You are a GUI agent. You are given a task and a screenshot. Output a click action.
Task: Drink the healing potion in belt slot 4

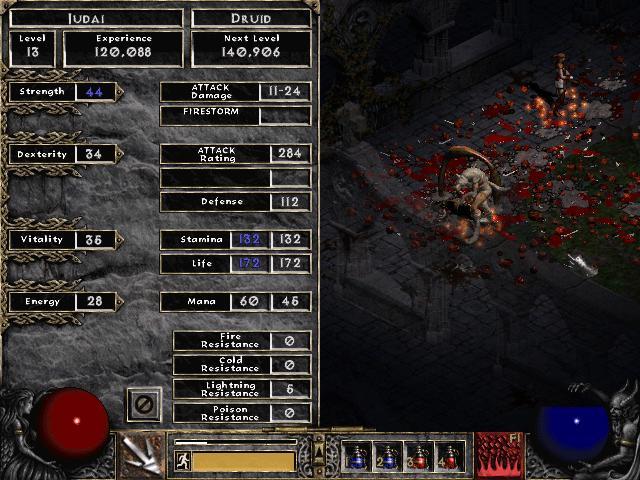pos(449,456)
